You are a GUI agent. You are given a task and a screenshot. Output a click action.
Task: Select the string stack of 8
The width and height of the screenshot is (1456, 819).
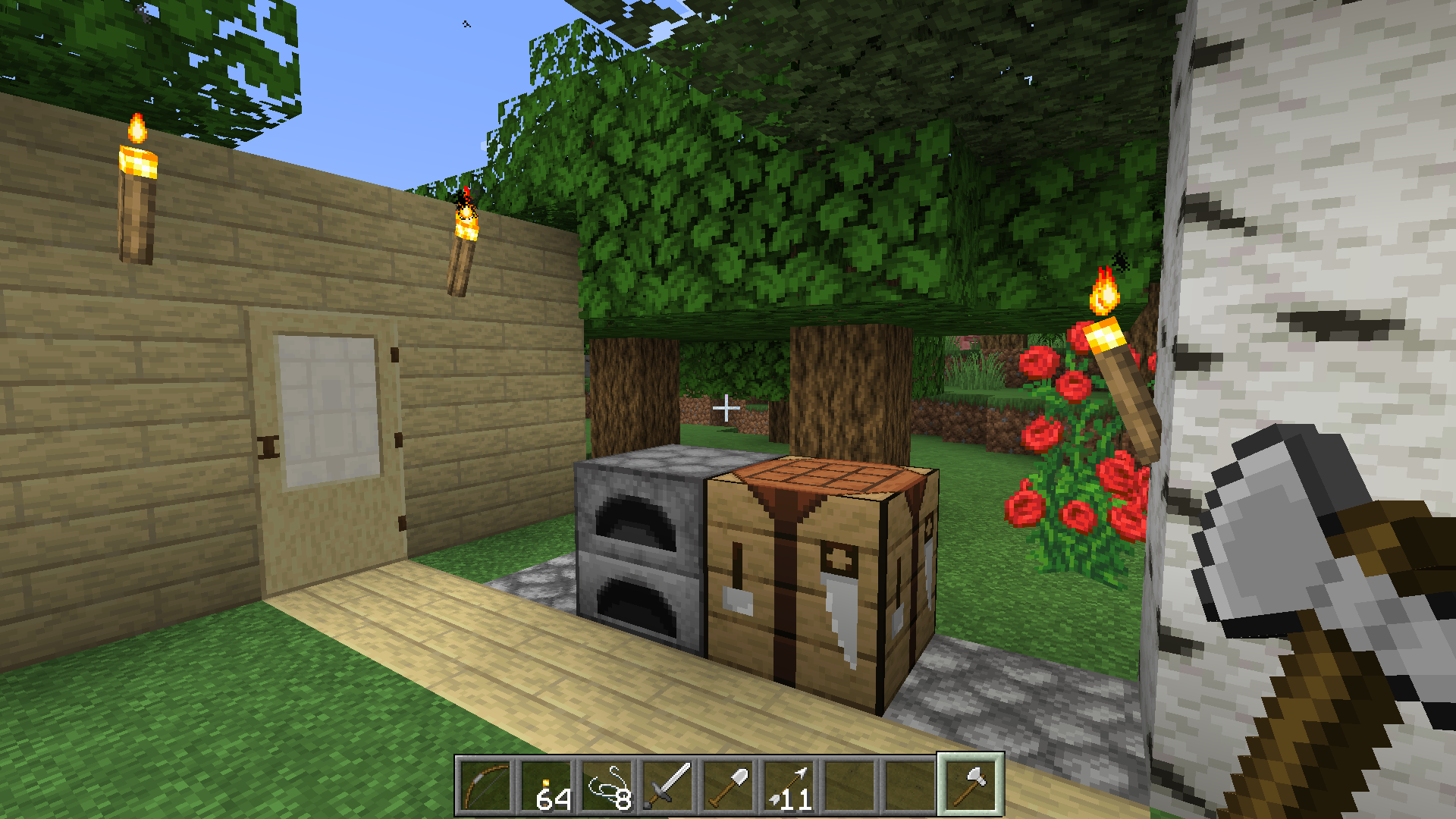click(x=607, y=786)
